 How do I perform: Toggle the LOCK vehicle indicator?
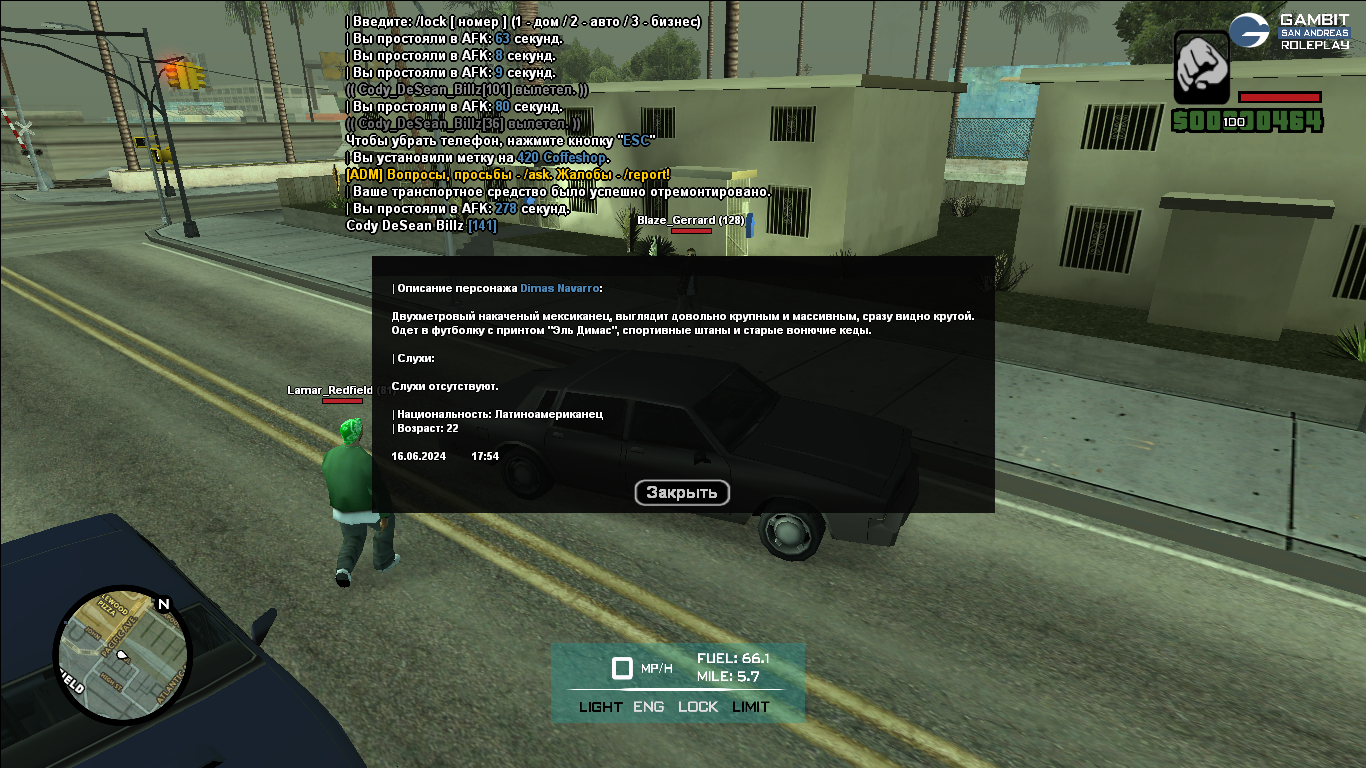pyautogui.click(x=698, y=707)
